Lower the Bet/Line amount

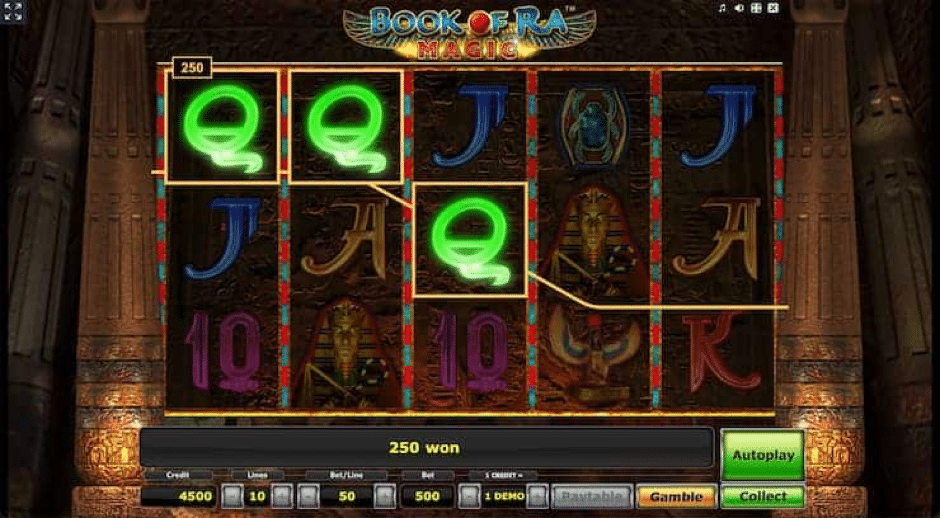pos(309,496)
